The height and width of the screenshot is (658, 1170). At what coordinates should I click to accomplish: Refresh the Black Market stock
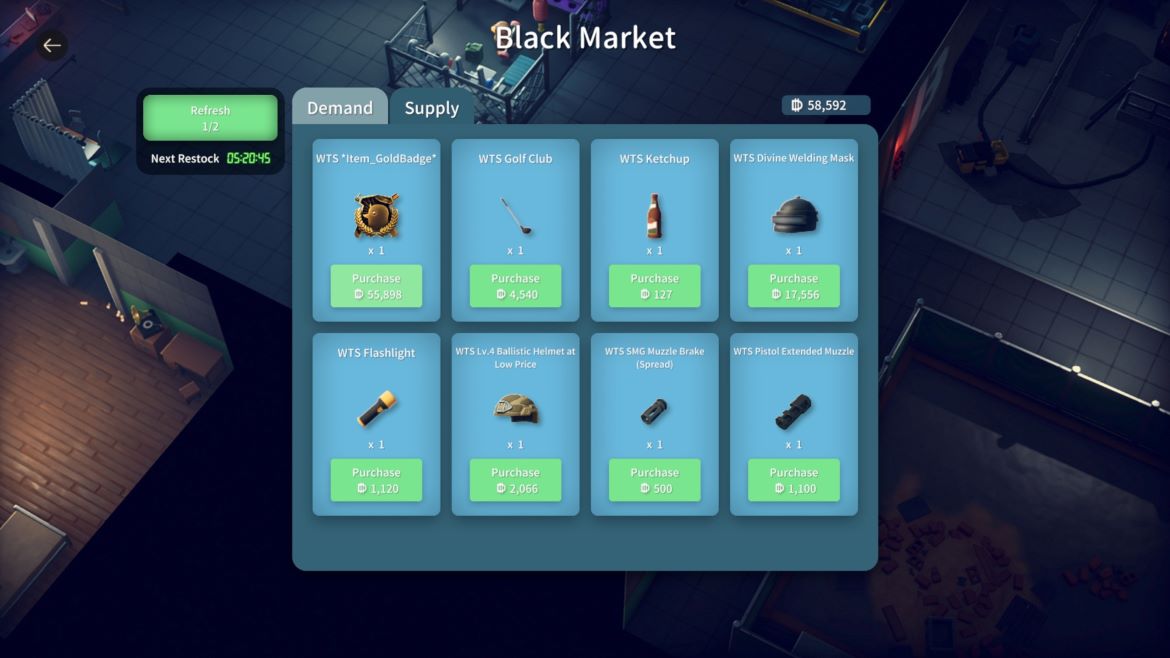tap(210, 118)
